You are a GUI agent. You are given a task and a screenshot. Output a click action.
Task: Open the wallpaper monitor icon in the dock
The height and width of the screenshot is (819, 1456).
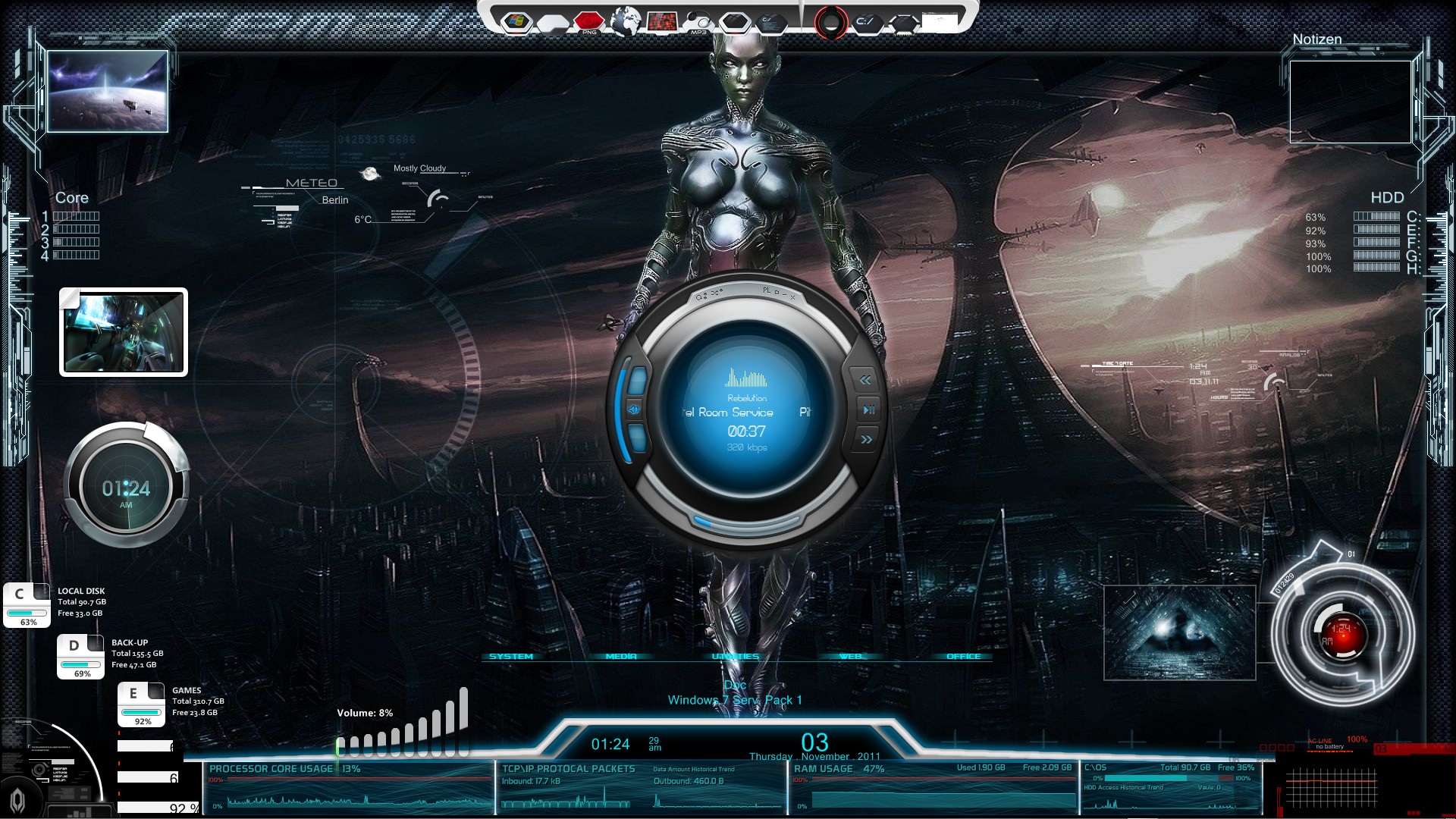point(662,21)
